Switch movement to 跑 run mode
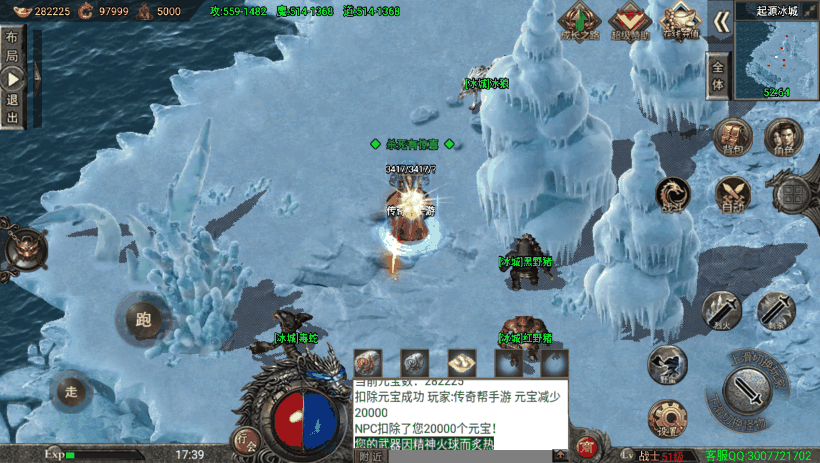Viewport: 820px width, 463px height. click(x=143, y=320)
